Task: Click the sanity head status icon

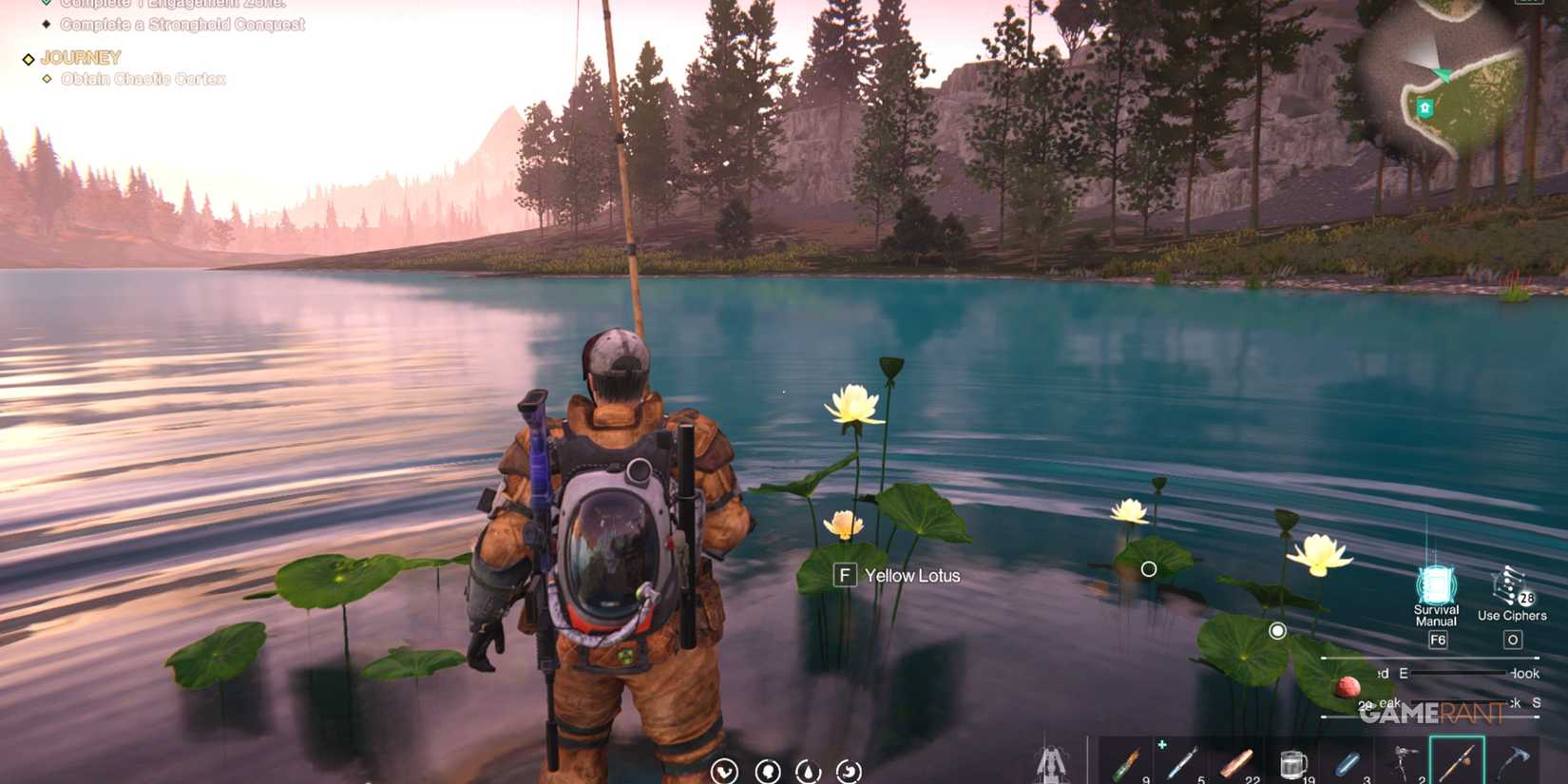Action: pyautogui.click(x=767, y=772)
